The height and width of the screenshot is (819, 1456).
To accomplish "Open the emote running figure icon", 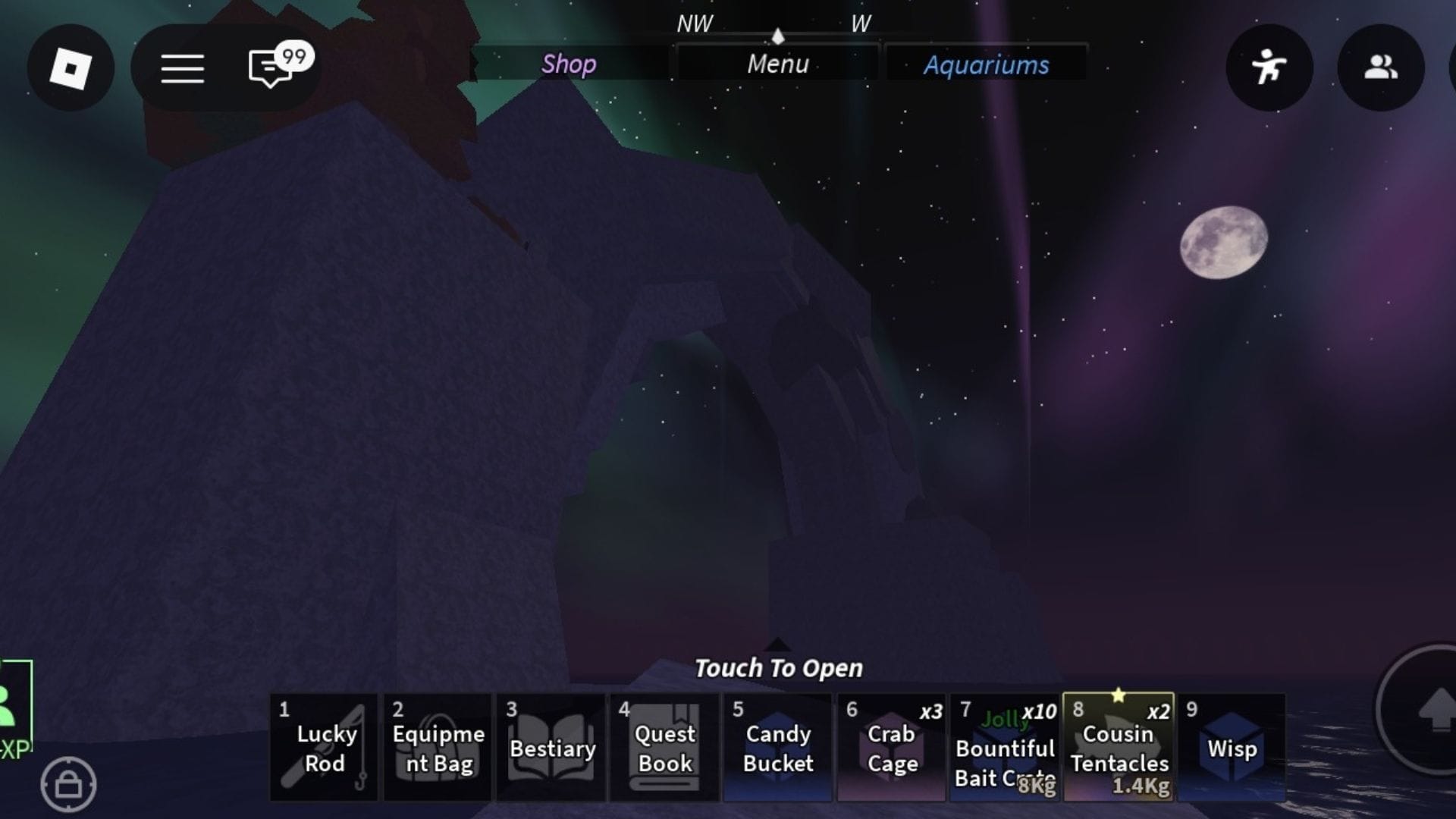I will [x=1269, y=68].
